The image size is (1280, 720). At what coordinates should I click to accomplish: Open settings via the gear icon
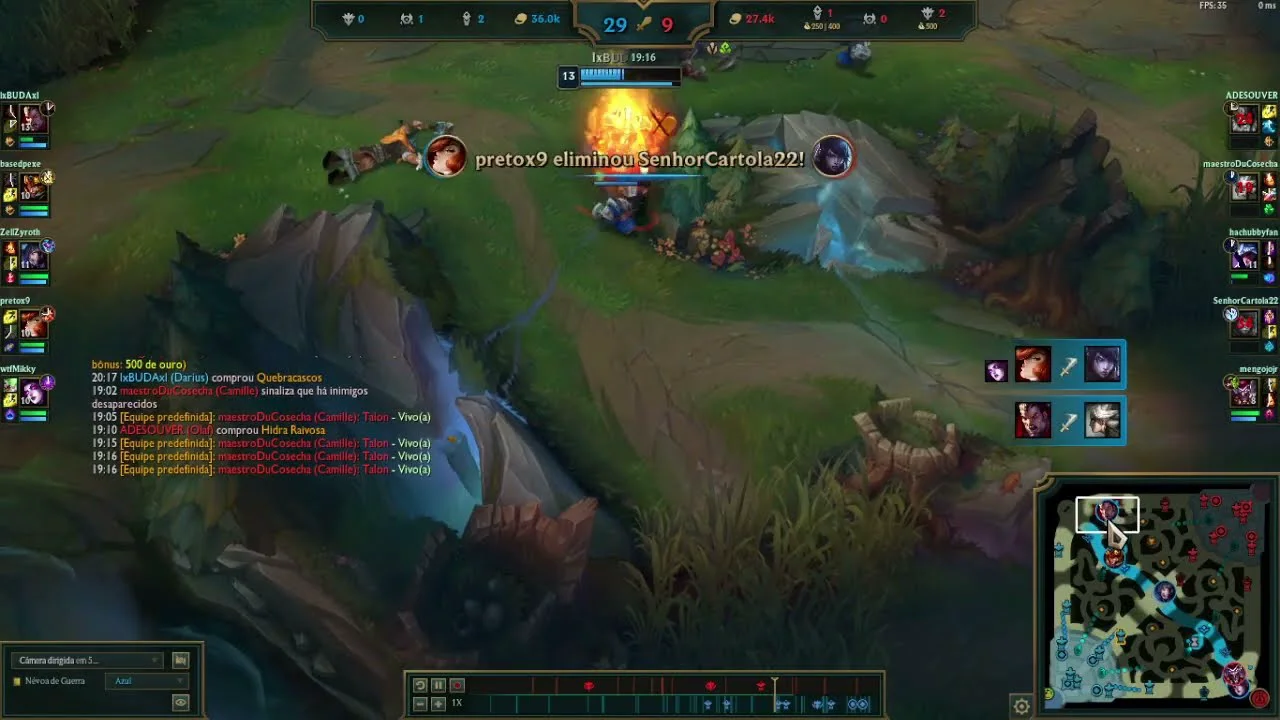click(1021, 706)
